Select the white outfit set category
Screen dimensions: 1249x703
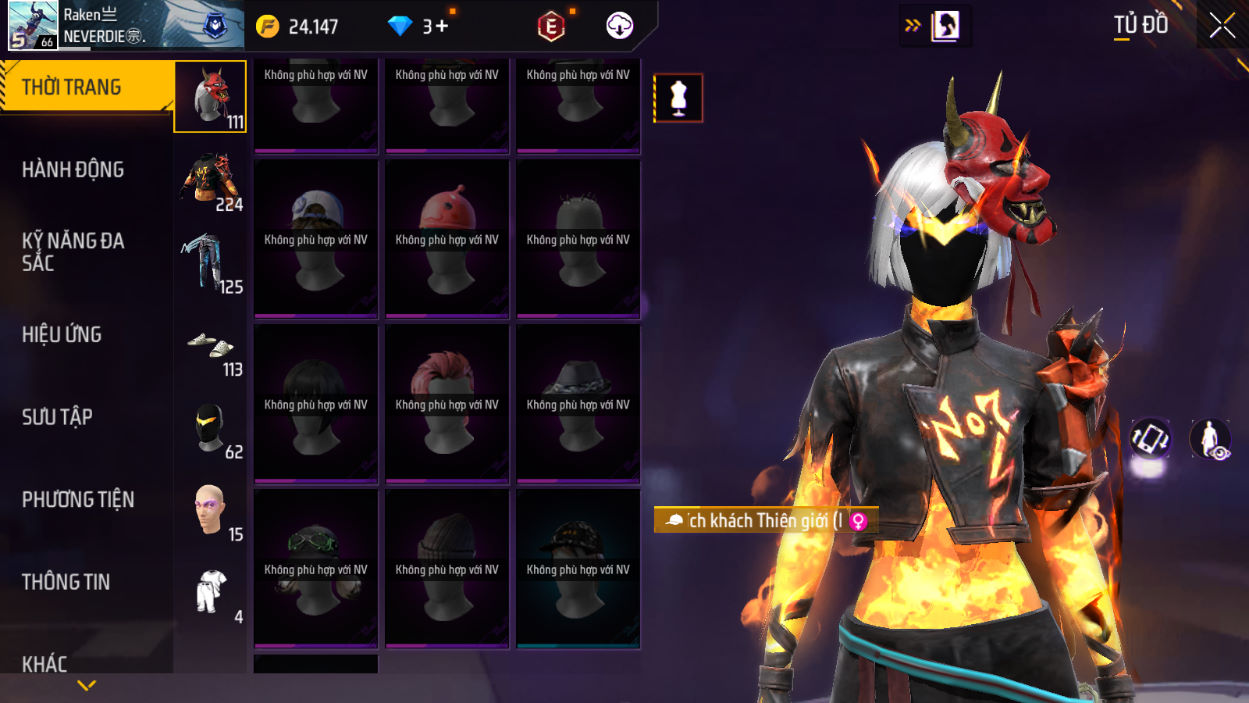tap(210, 592)
